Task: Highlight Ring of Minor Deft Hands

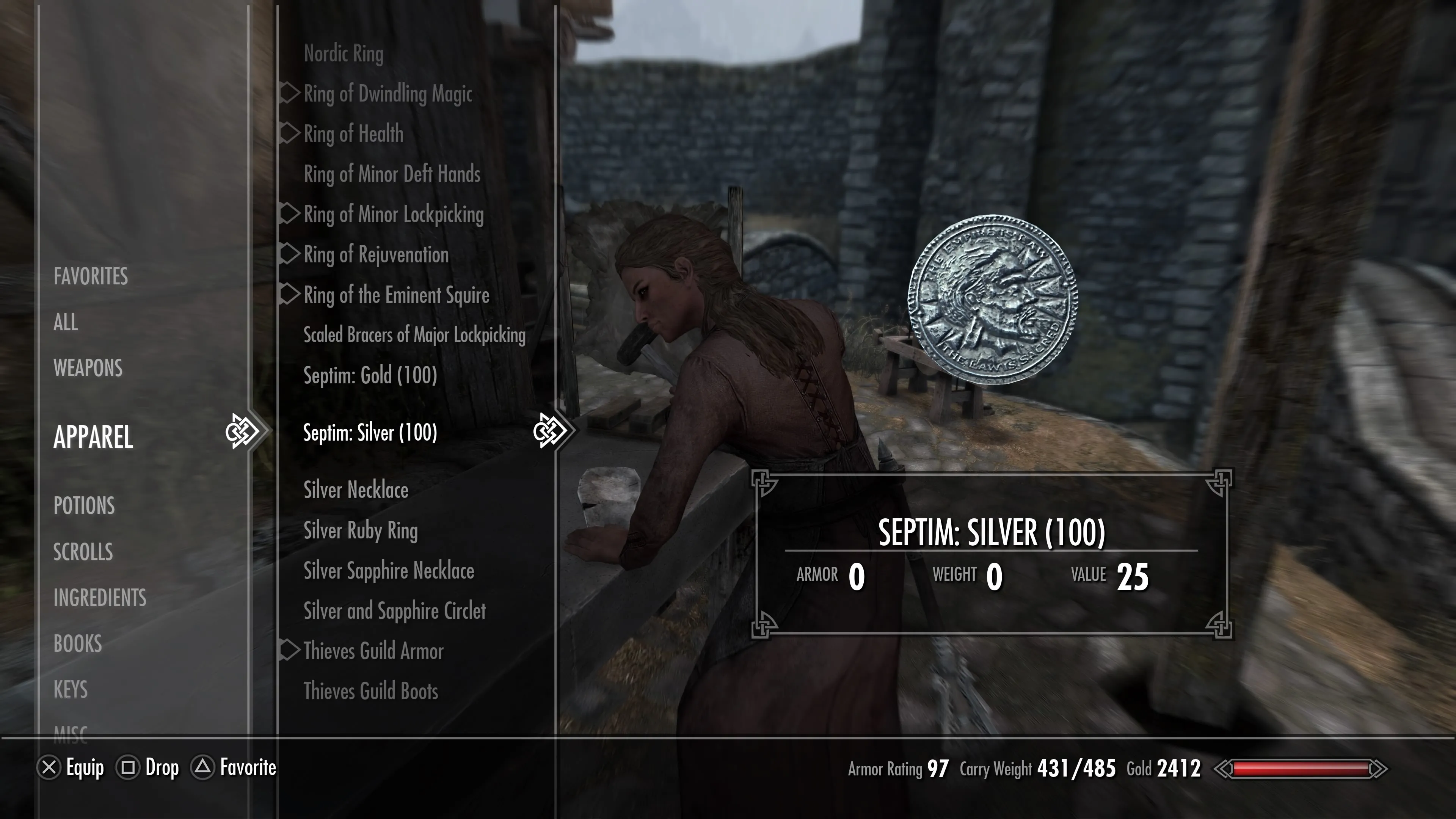Action: click(x=392, y=174)
